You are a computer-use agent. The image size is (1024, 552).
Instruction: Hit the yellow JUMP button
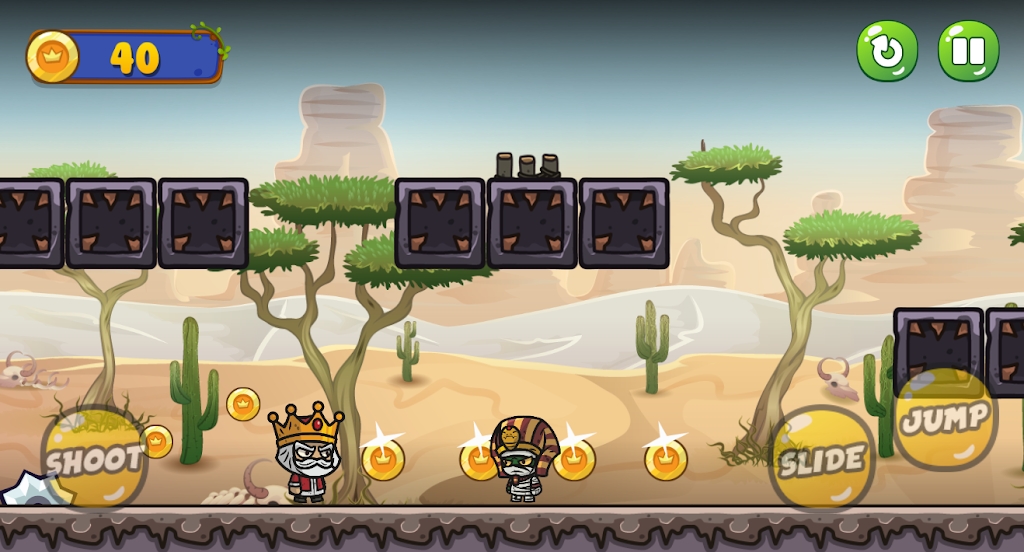[945, 419]
